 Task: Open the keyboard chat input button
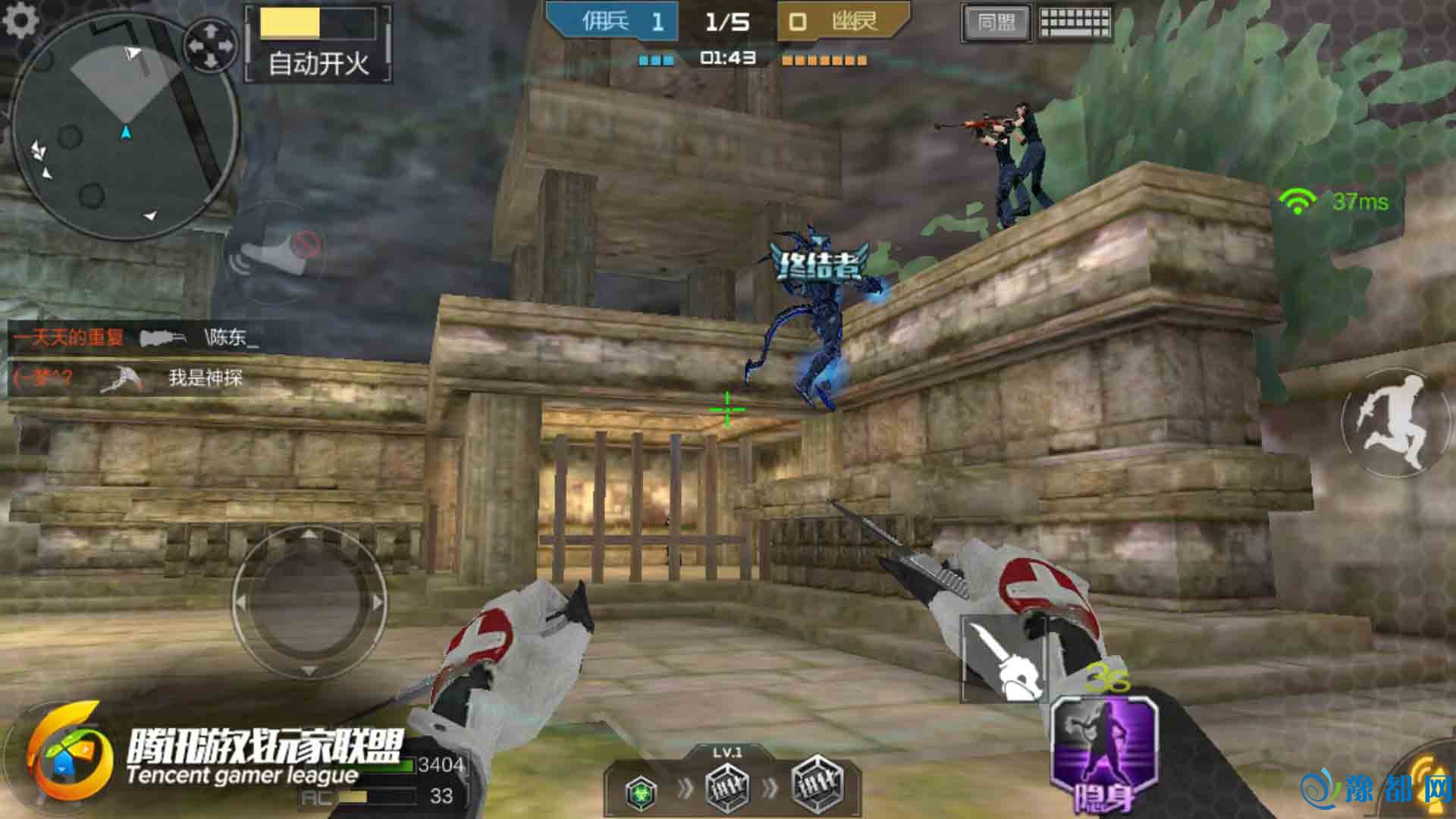pos(1075,23)
